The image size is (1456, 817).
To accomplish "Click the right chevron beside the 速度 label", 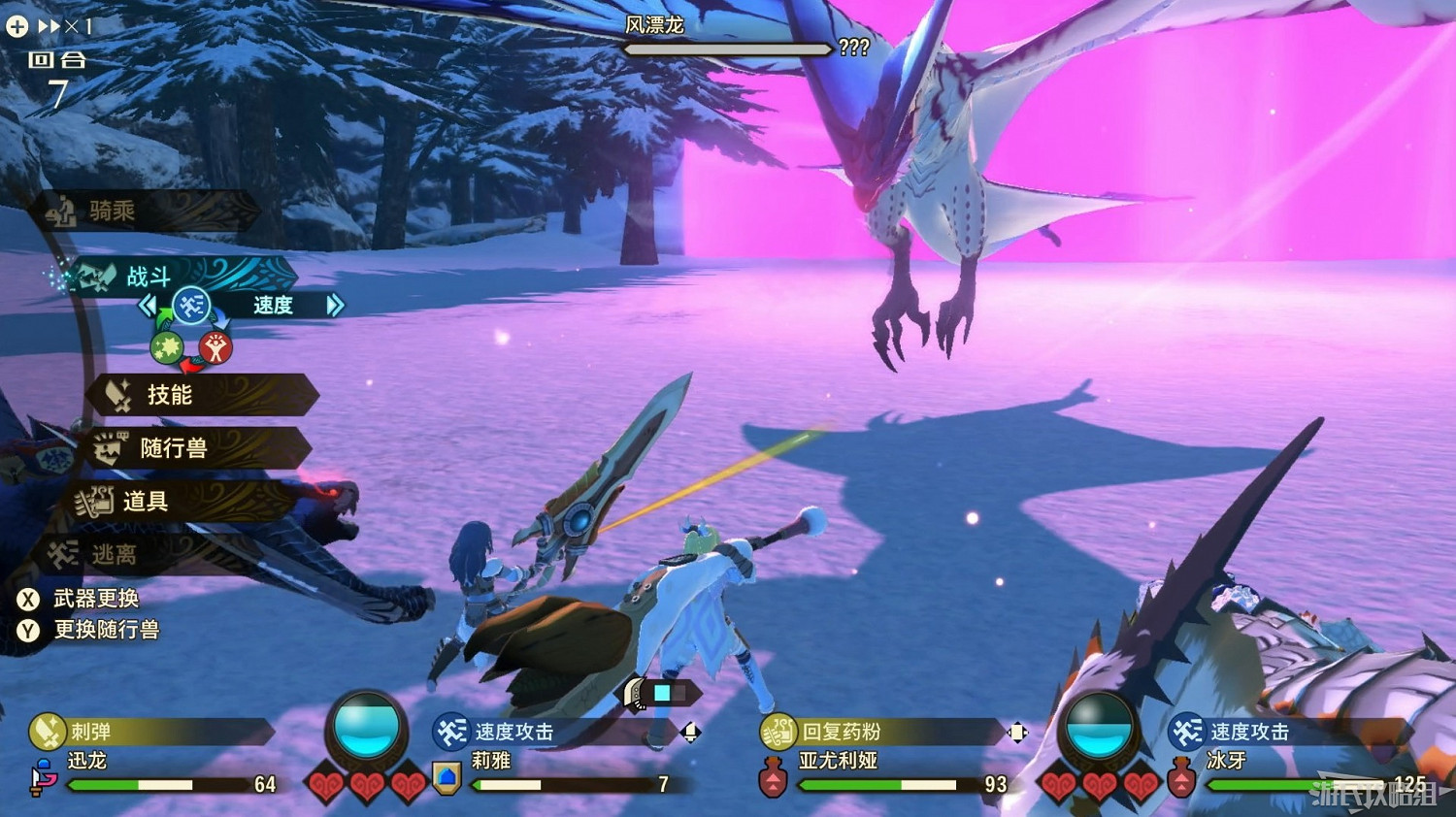I will tap(337, 305).
